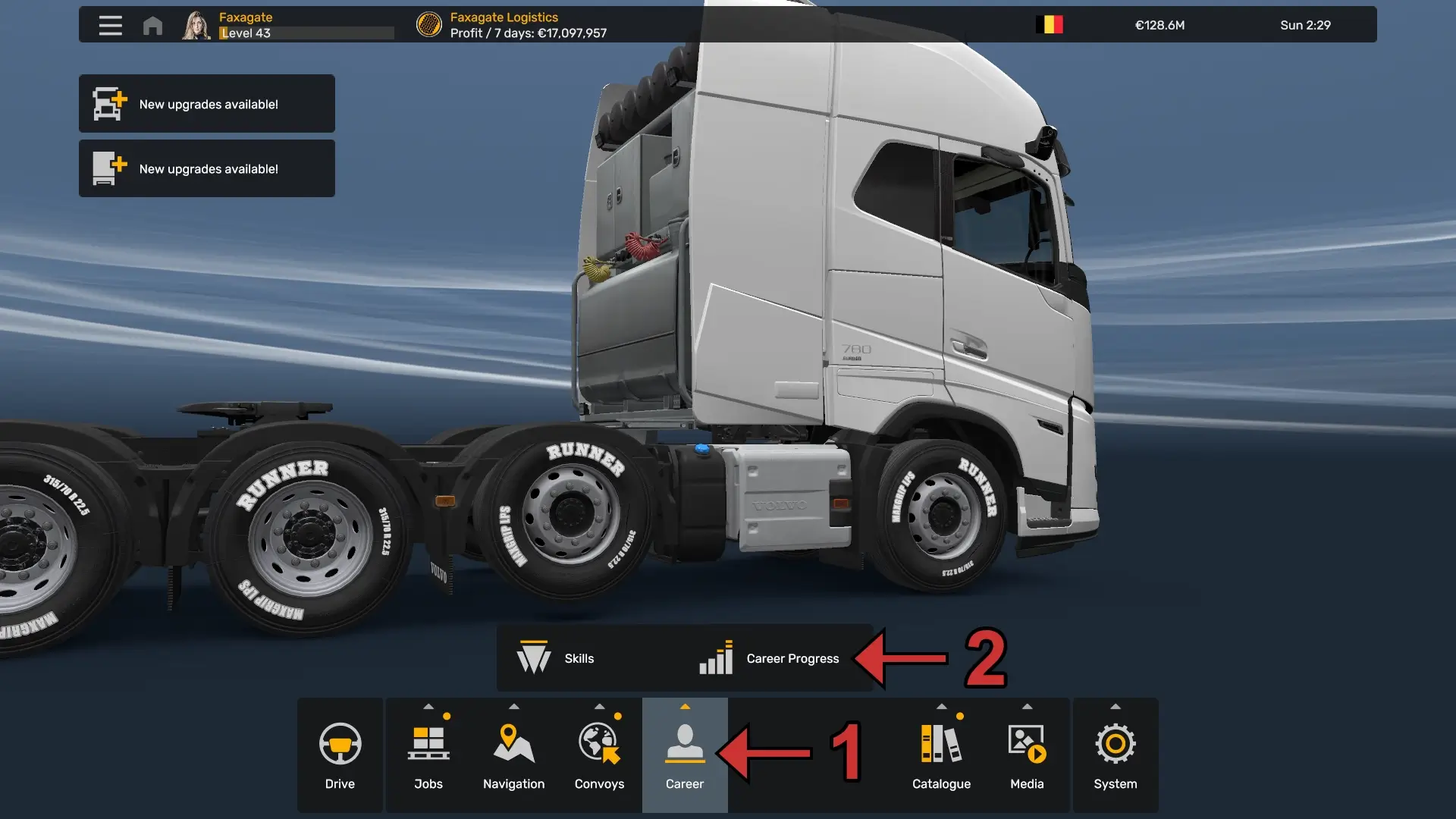Viewport: 1456px width, 819px height.
Task: Open the Faxagate driver profile
Action: tap(245, 25)
